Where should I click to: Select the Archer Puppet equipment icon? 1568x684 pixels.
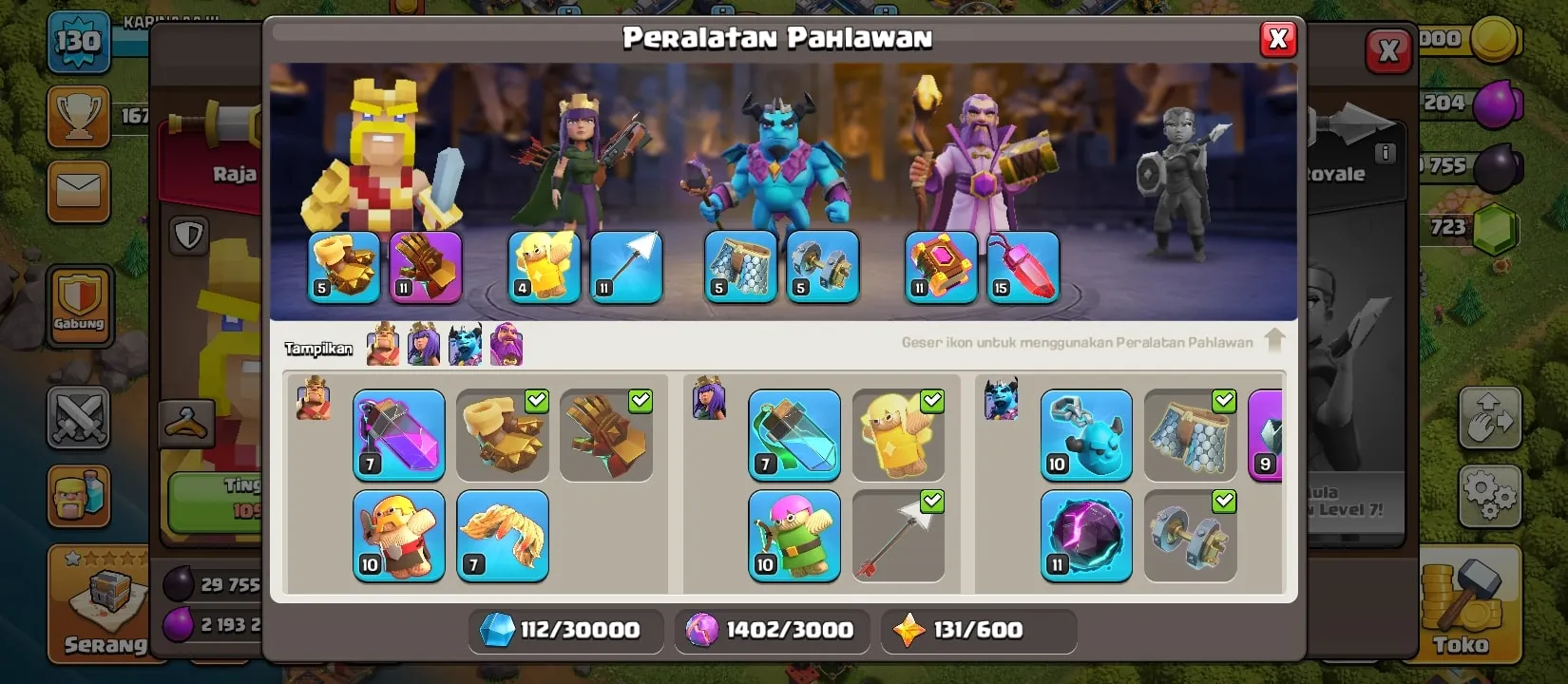(x=794, y=537)
